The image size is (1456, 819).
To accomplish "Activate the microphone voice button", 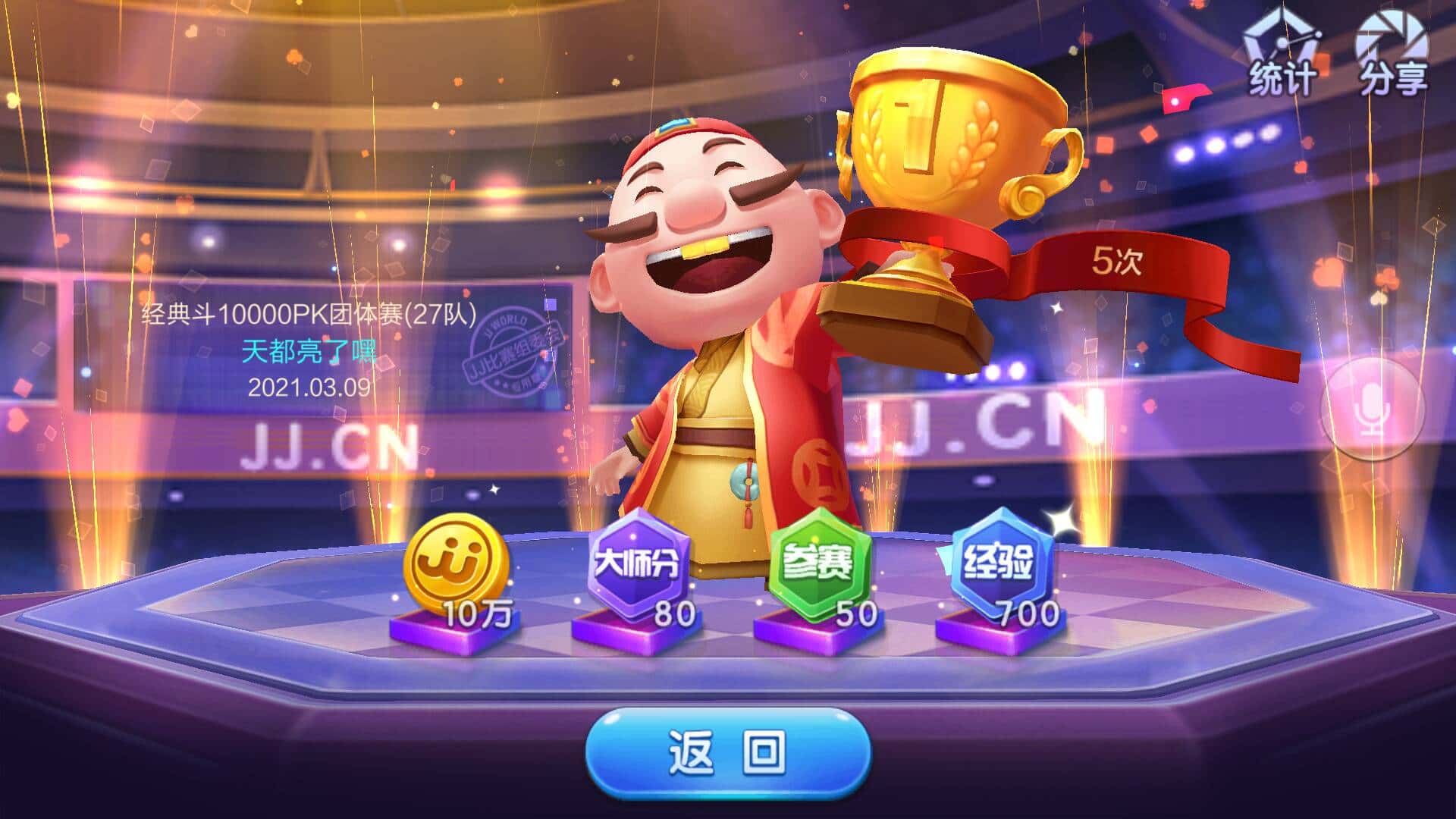I will [x=1373, y=410].
